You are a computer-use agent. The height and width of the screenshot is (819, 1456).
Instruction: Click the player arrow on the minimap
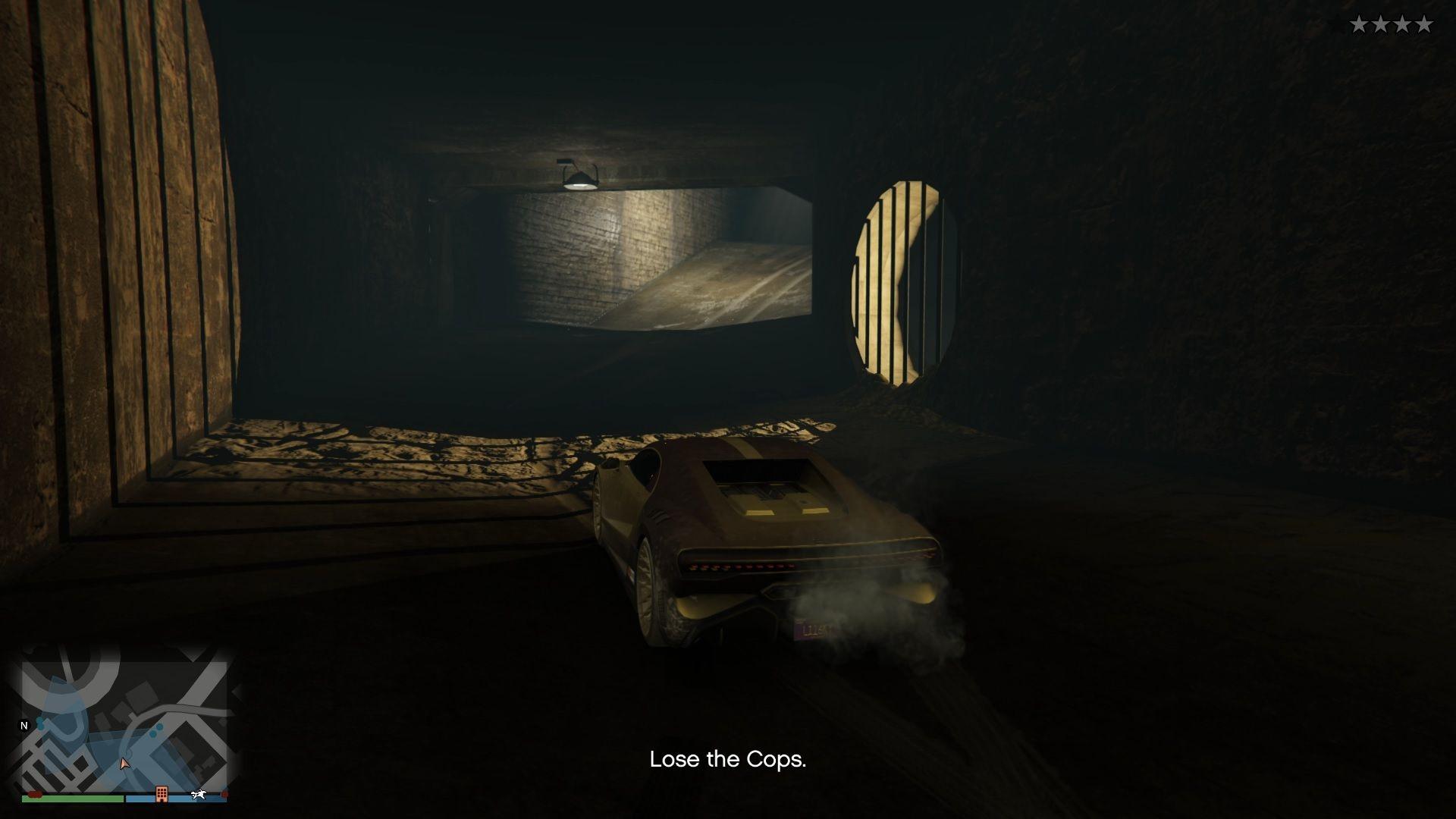pyautogui.click(x=124, y=763)
